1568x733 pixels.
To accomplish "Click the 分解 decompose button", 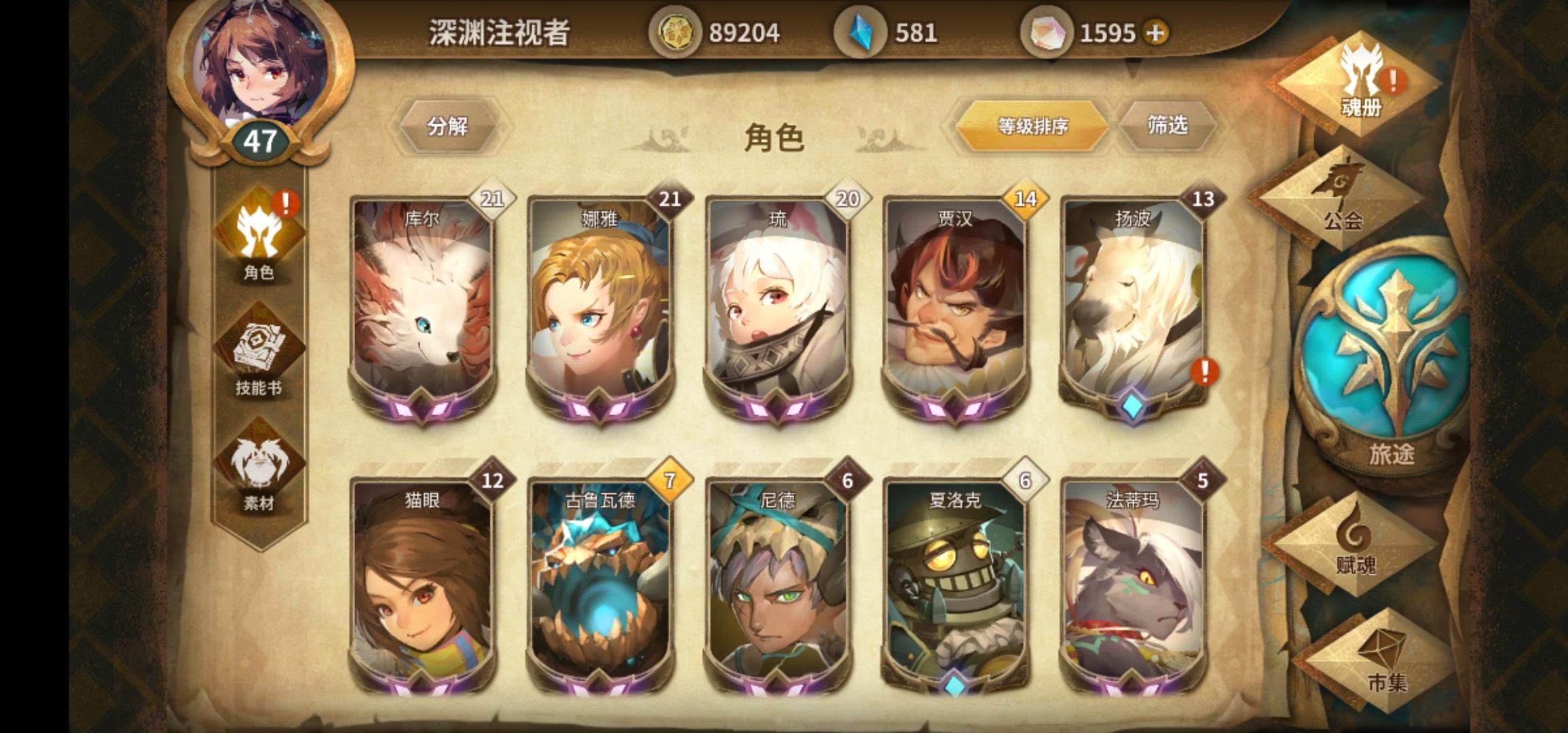I will [448, 127].
